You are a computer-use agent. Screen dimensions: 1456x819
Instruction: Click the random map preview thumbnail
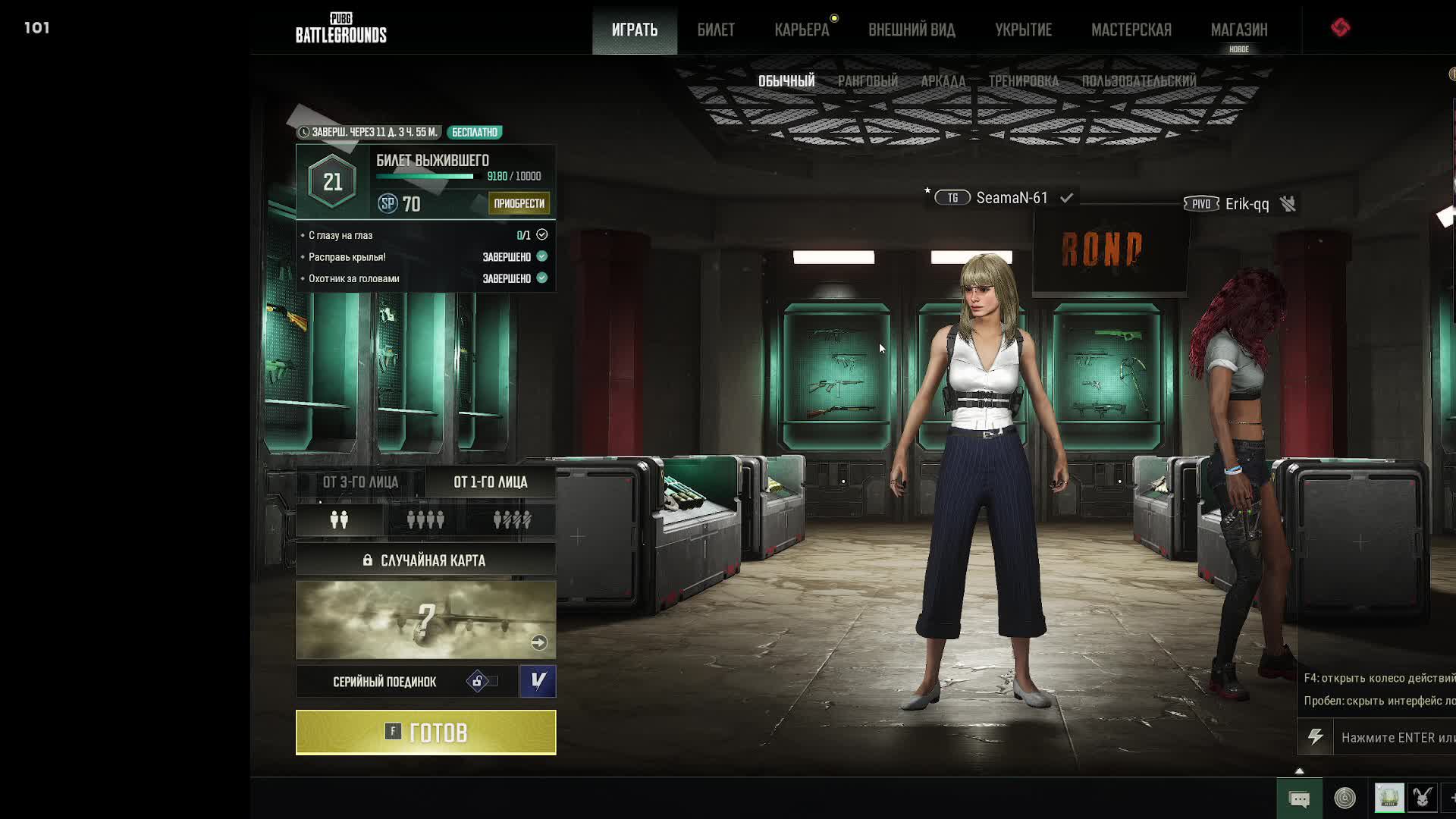tap(425, 620)
